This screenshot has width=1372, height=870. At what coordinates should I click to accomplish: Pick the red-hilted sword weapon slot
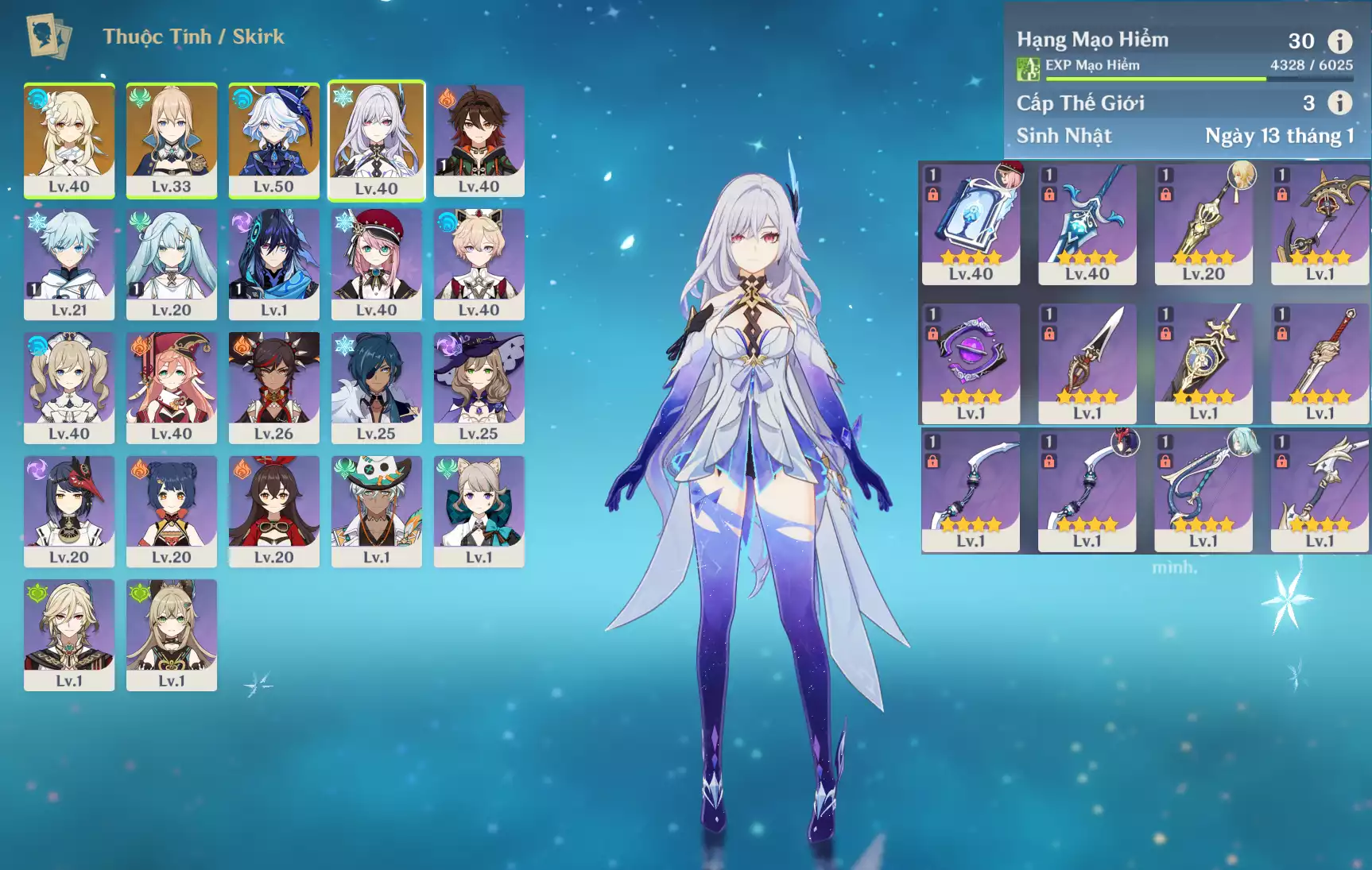click(1320, 363)
